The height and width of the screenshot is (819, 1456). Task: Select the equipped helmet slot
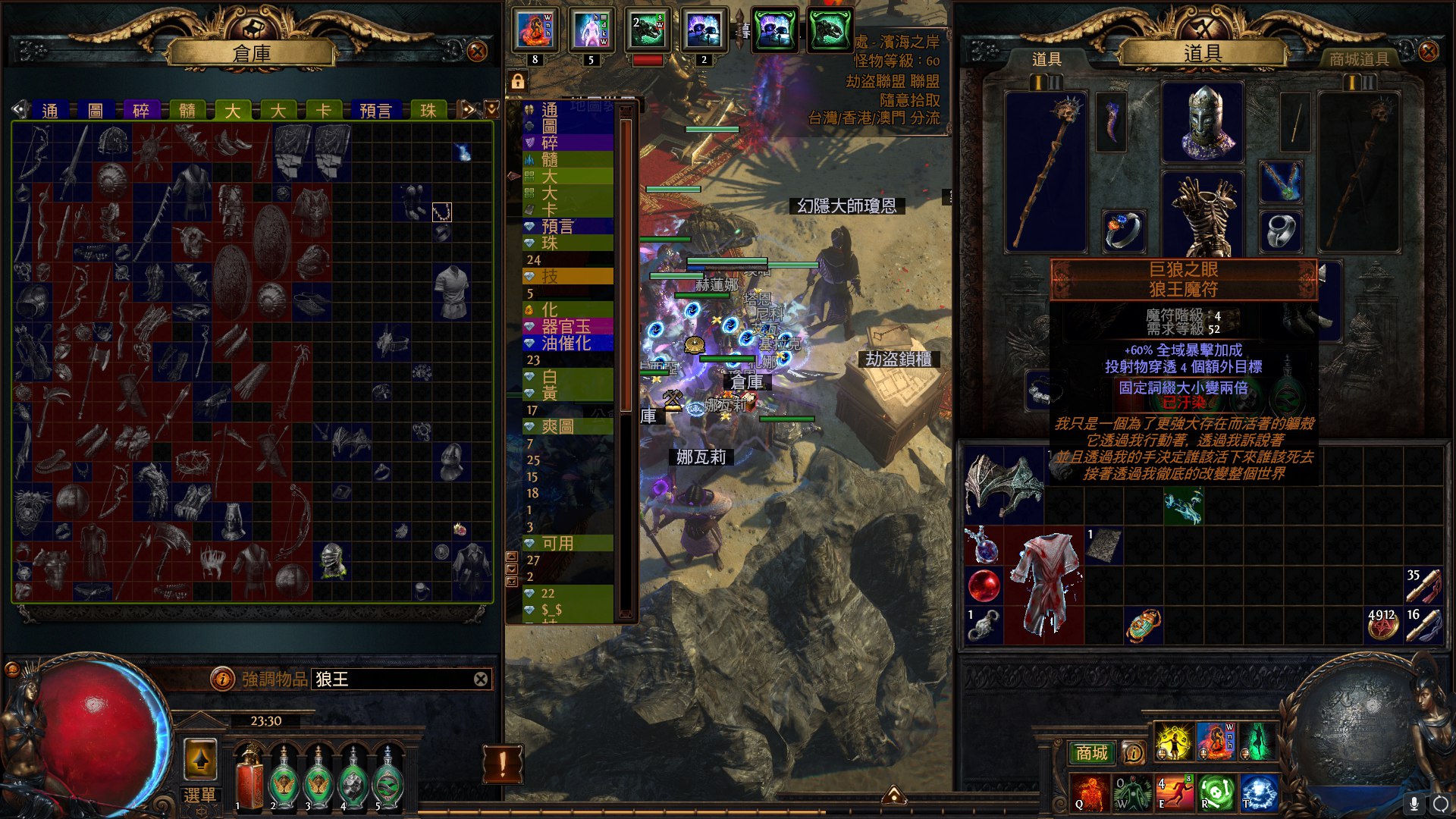(1203, 123)
